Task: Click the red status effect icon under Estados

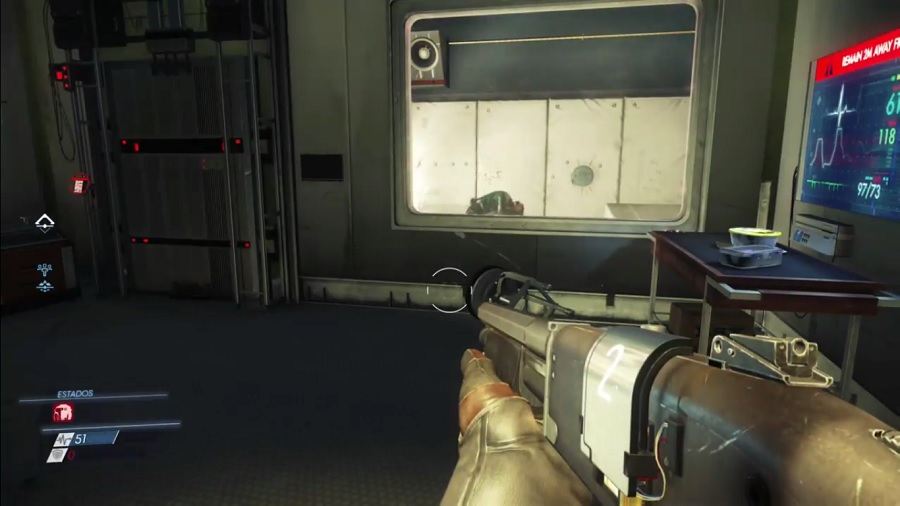Action: pyautogui.click(x=62, y=412)
